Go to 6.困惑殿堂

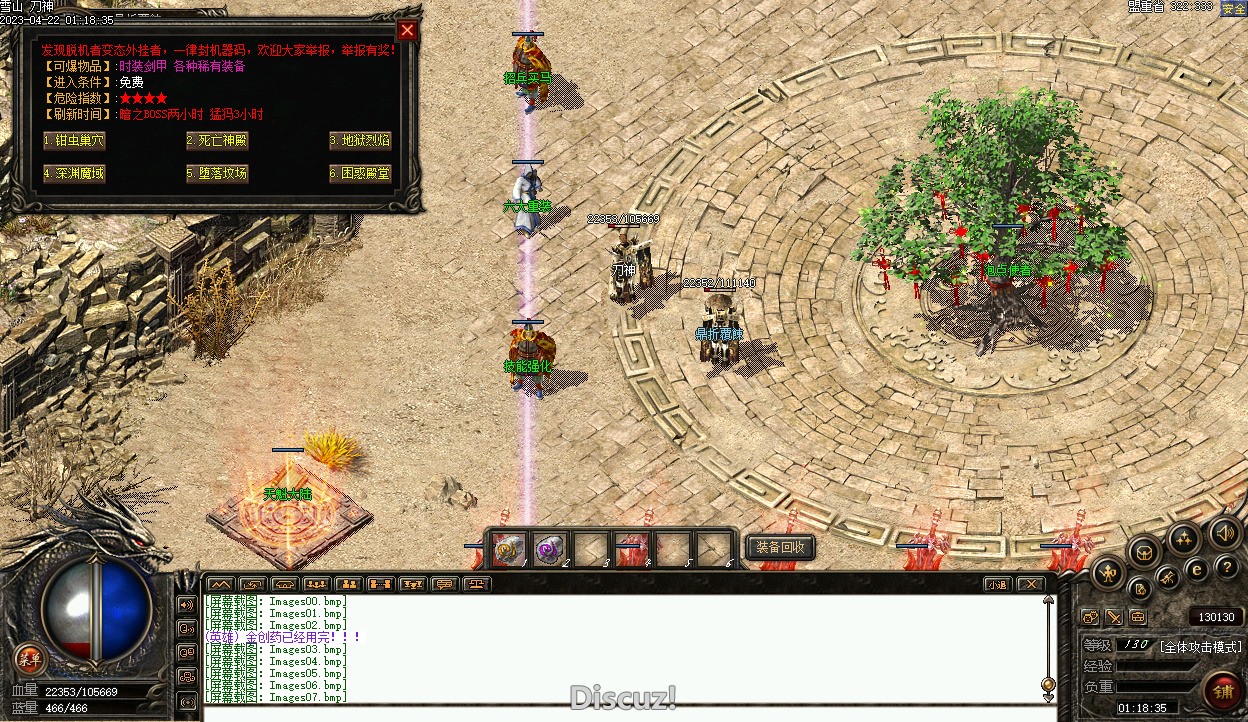point(360,173)
